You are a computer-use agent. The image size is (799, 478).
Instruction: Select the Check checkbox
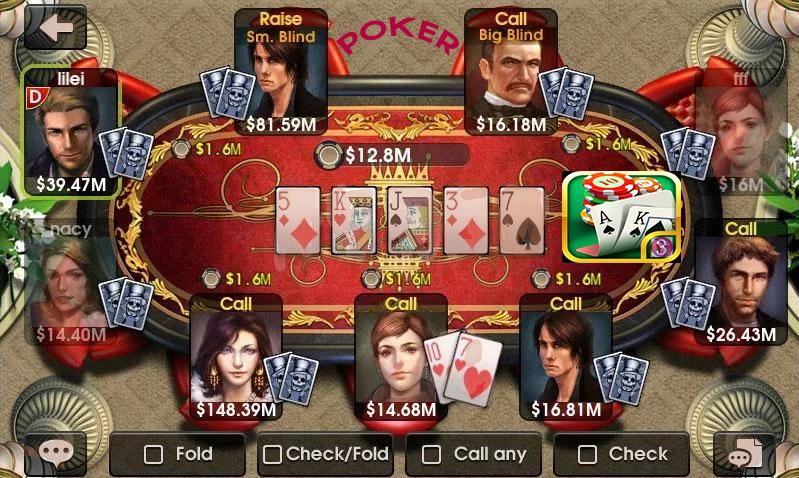(x=588, y=454)
